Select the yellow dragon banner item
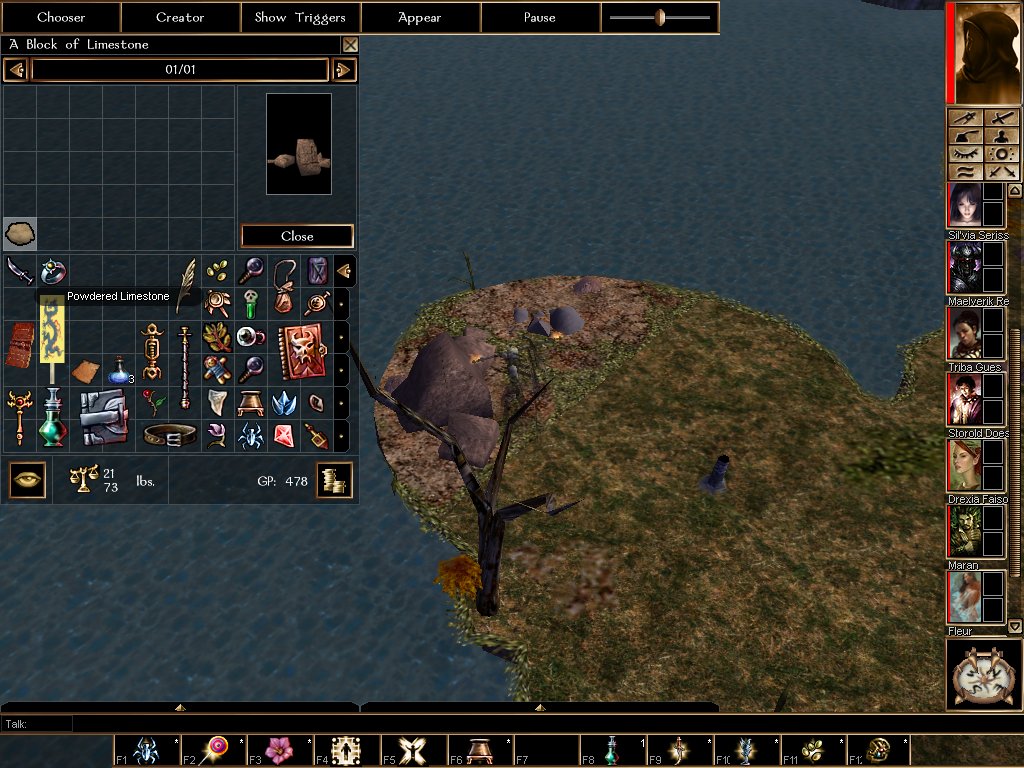Screen dimensions: 1024x768 52,330
